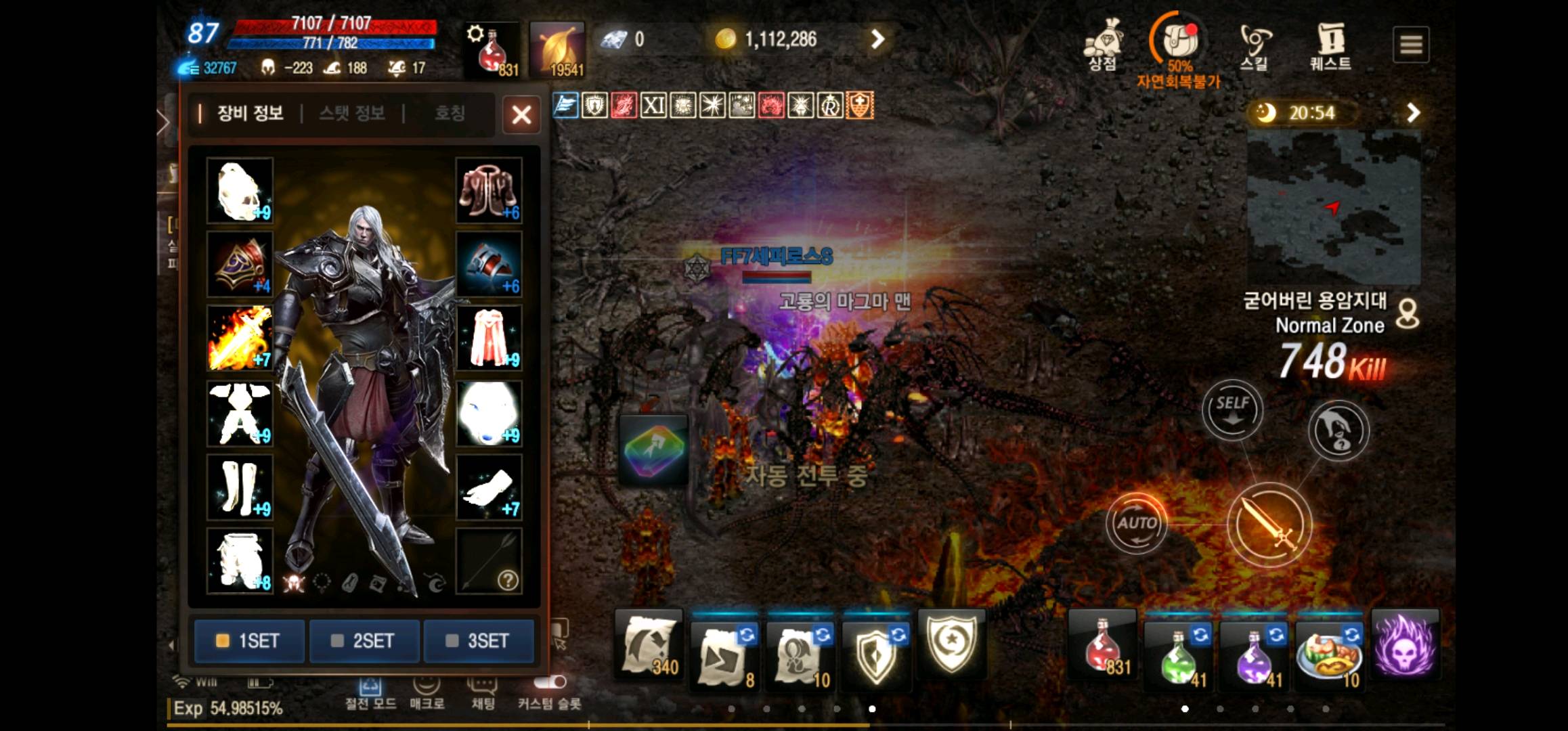Switch to the 스탯 정보 tab
The image size is (1568, 731).
(x=352, y=113)
